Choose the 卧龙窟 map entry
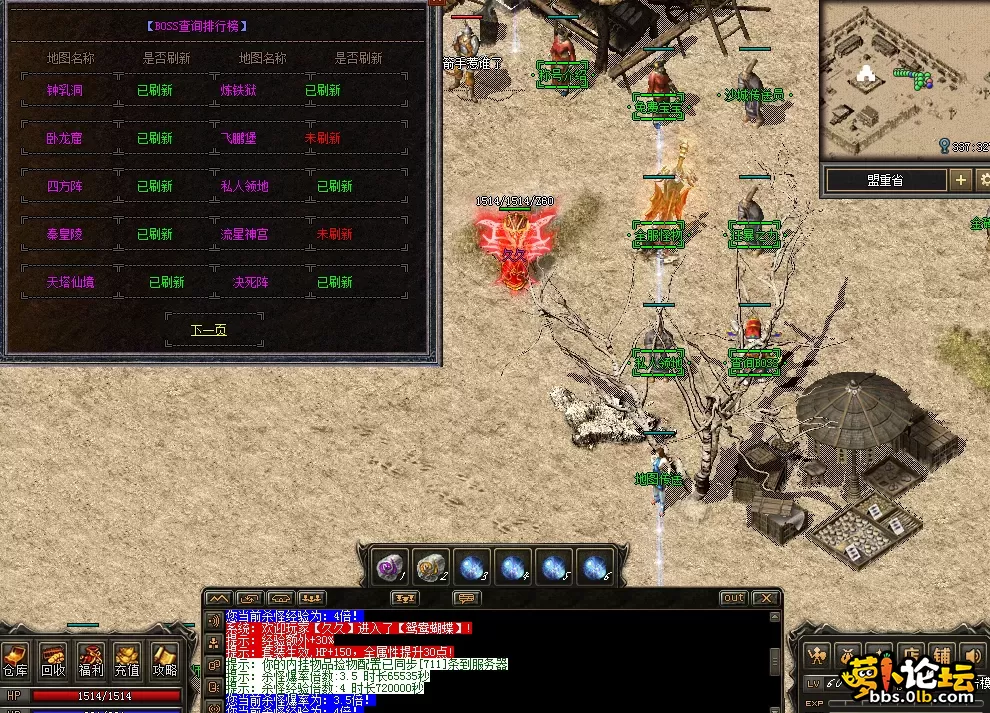 [x=67, y=138]
